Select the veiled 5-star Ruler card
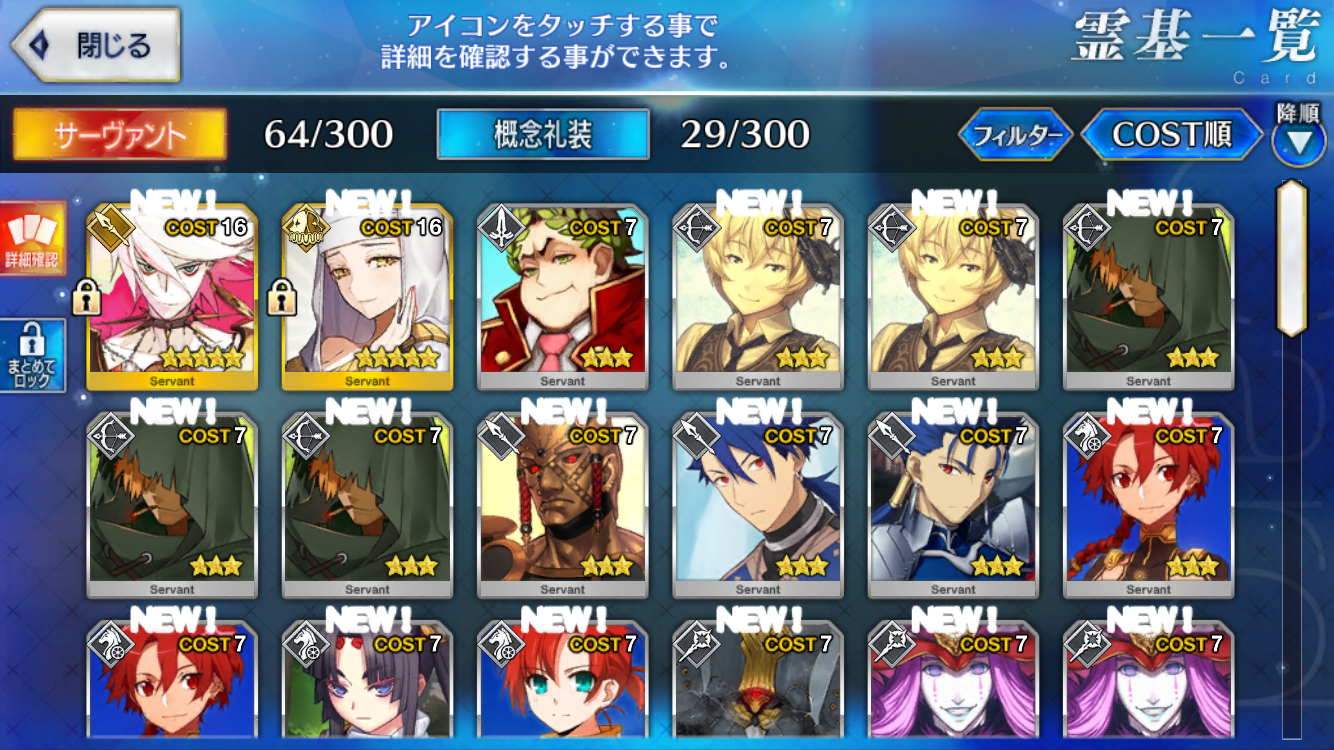Image resolution: width=1334 pixels, height=750 pixels. (367, 297)
